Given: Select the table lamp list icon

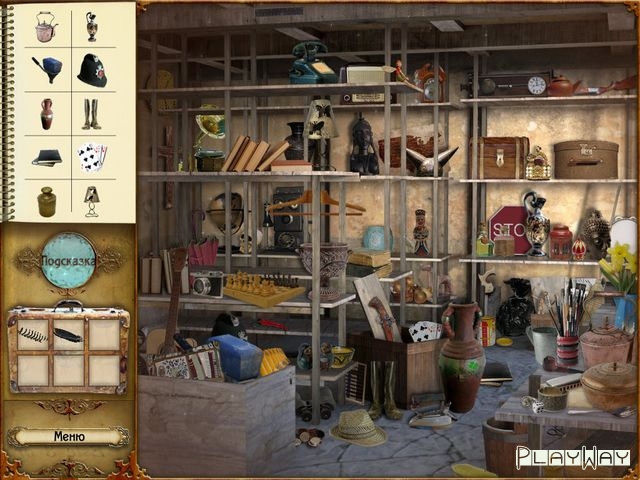Looking at the screenshot, I should point(92,199).
